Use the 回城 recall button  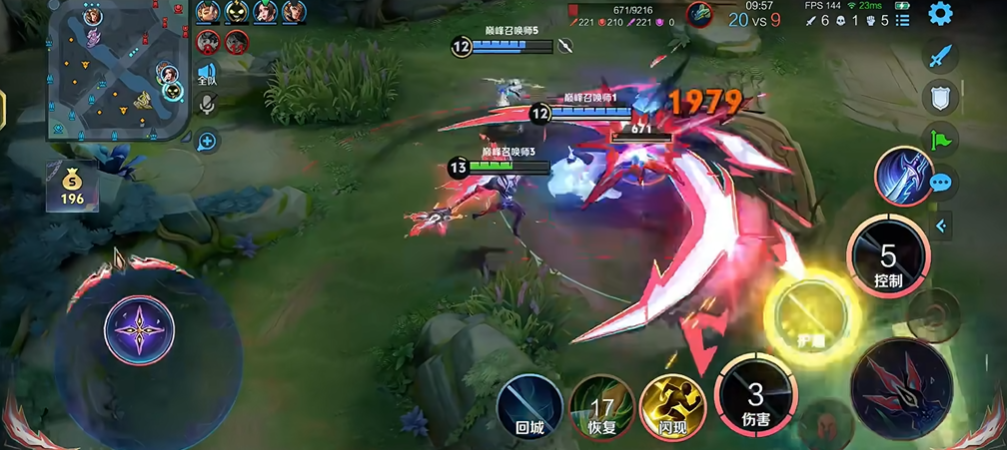point(529,408)
